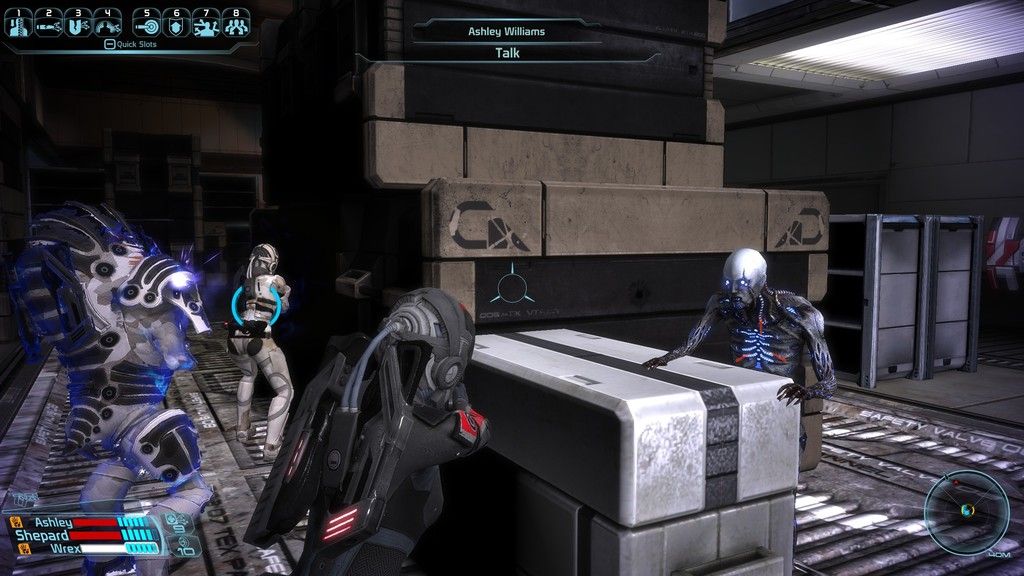Select Ashley in the squad panel
This screenshot has height=576, width=1024.
click(x=55, y=521)
